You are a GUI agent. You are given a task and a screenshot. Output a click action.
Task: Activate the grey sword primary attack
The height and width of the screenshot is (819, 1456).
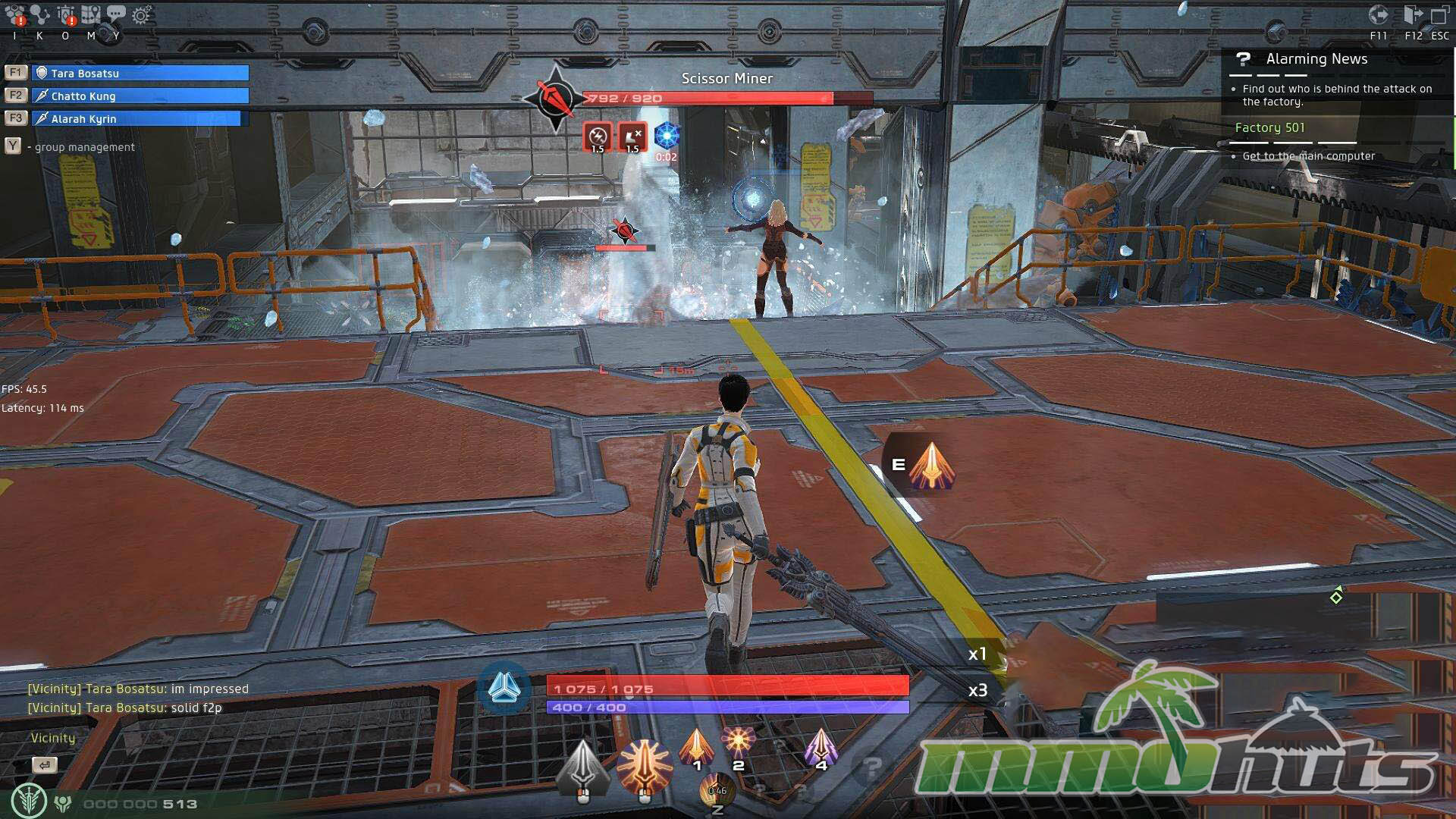pos(582,770)
